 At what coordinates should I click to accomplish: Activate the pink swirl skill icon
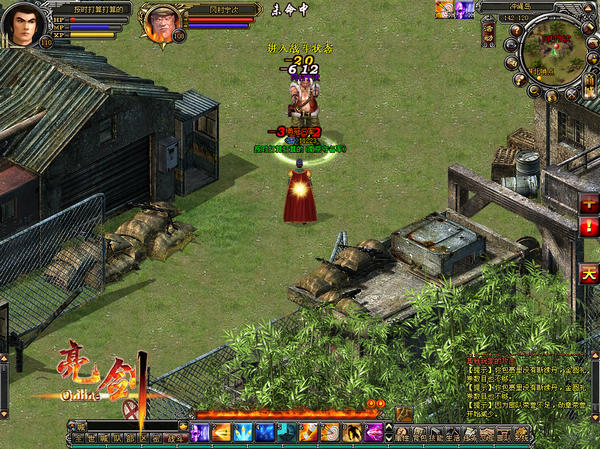pyautogui.click(x=375, y=432)
